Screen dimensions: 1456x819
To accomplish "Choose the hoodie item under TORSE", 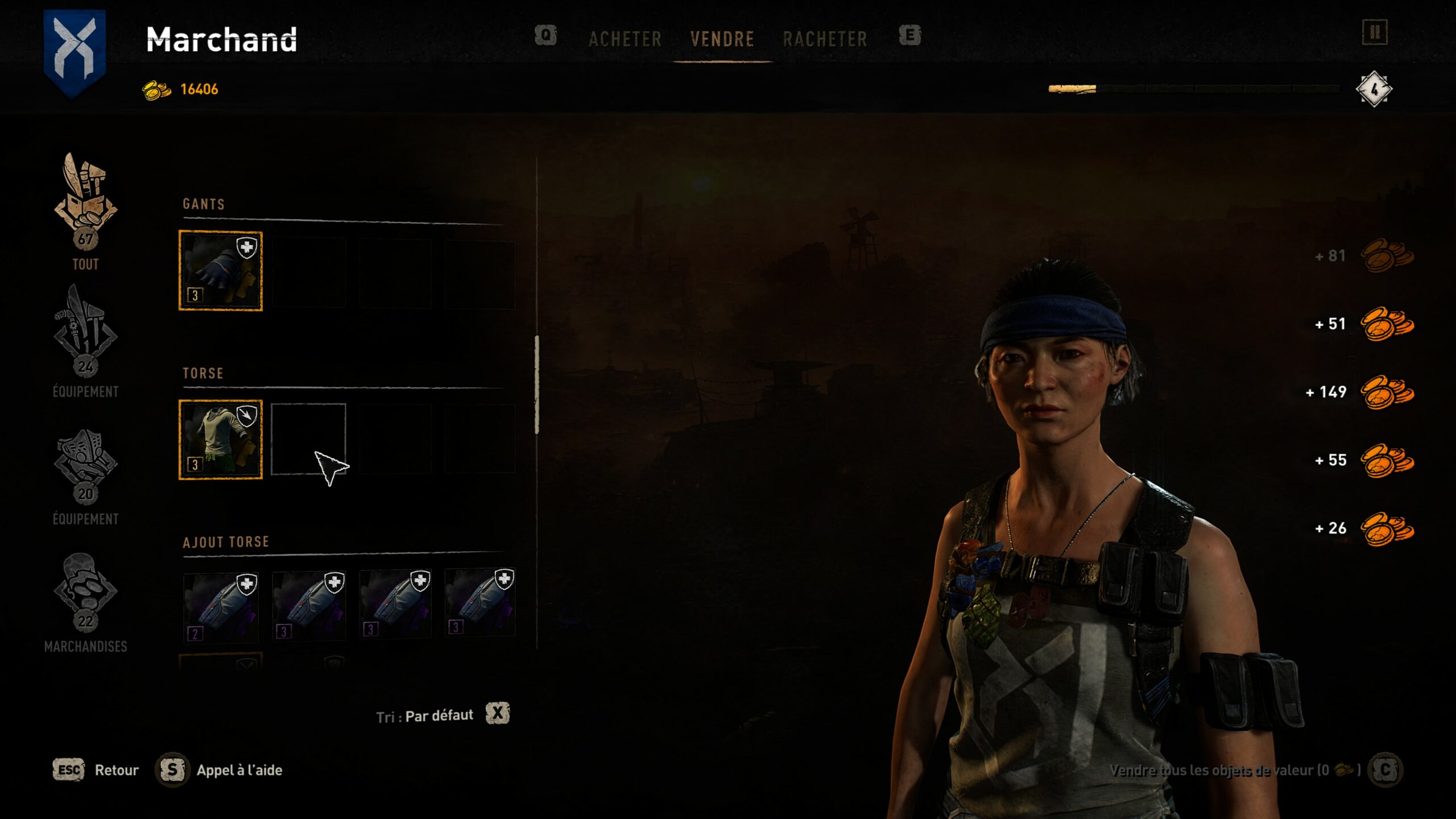I will click(x=221, y=440).
